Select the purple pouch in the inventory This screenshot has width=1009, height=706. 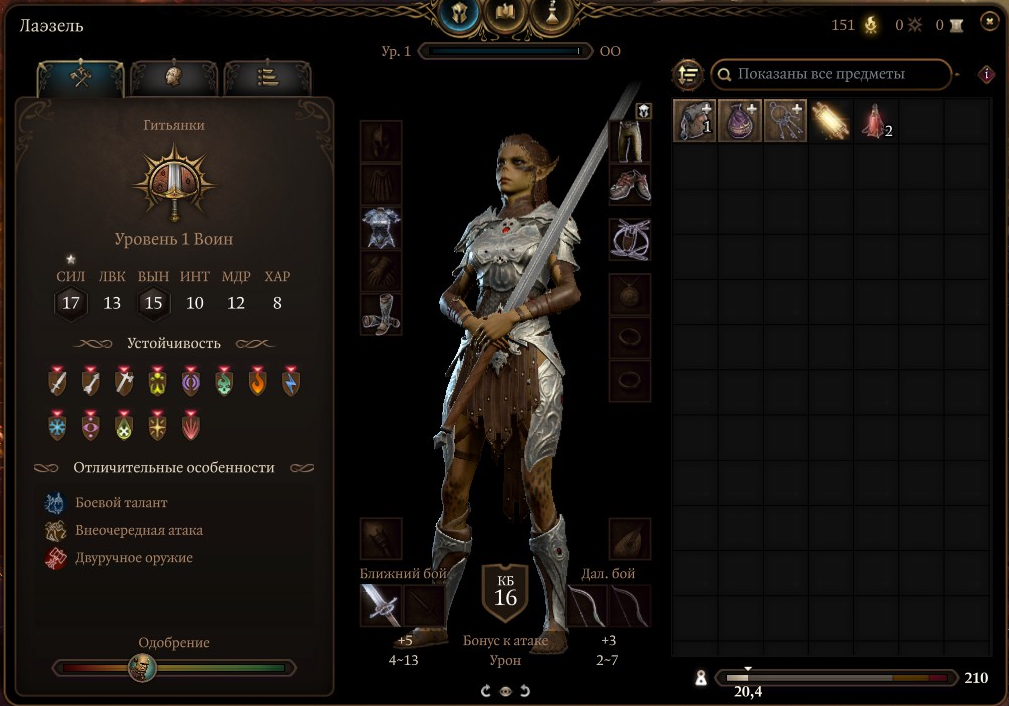pyautogui.click(x=741, y=121)
